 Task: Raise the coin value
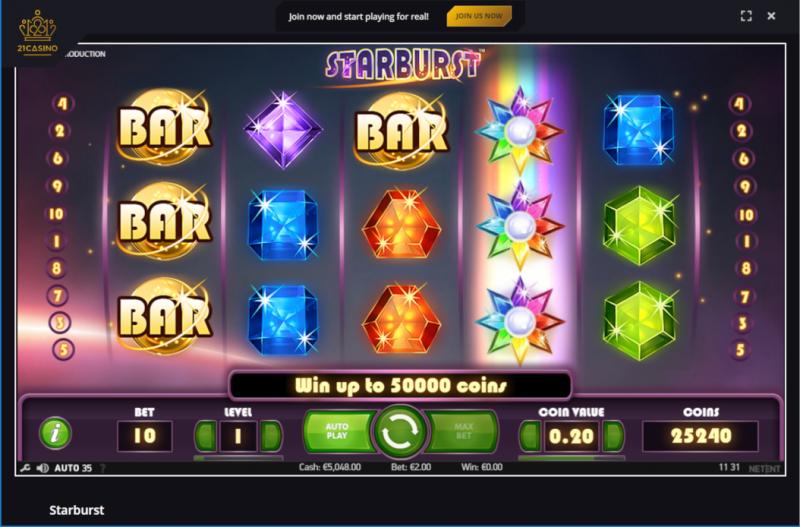coord(613,436)
